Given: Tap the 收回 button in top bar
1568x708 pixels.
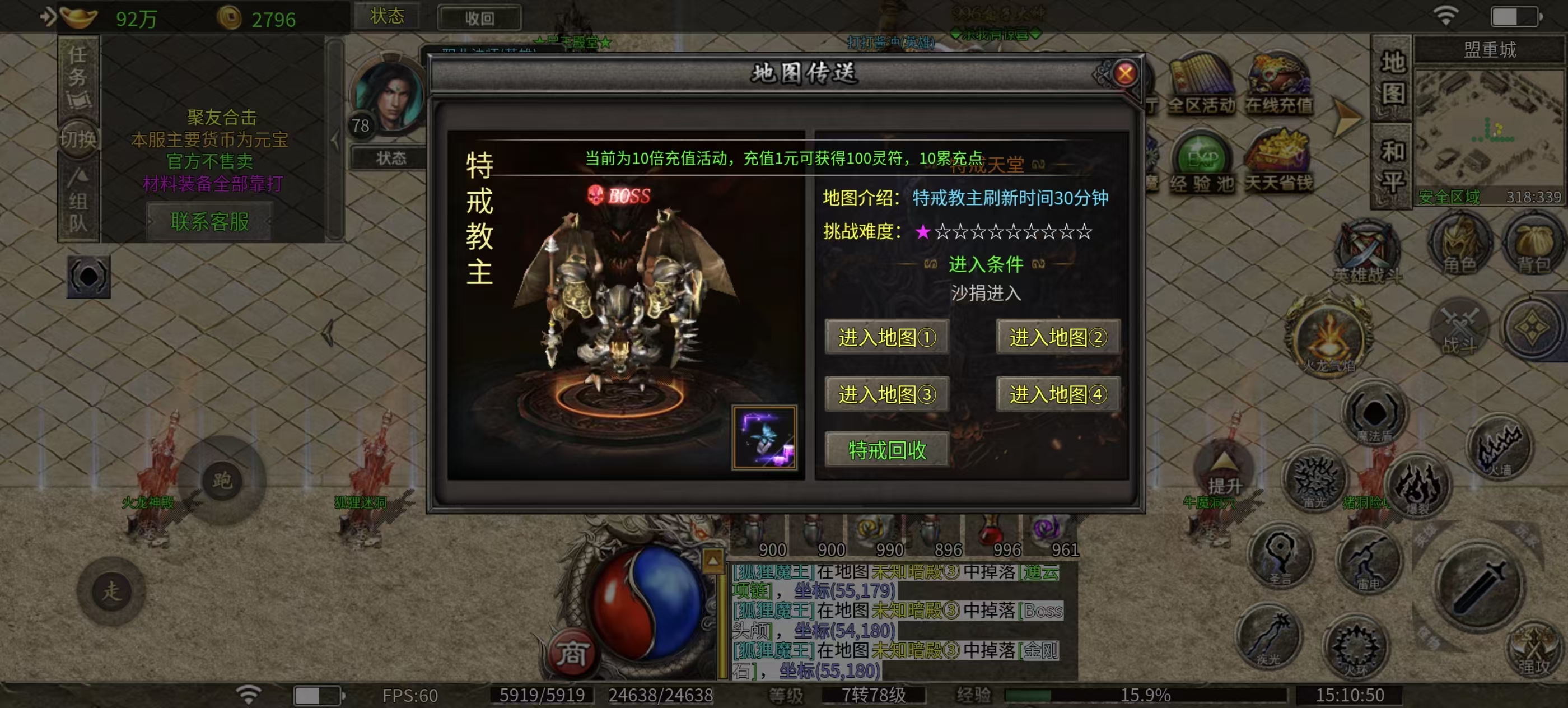Looking at the screenshot, I should [479, 18].
